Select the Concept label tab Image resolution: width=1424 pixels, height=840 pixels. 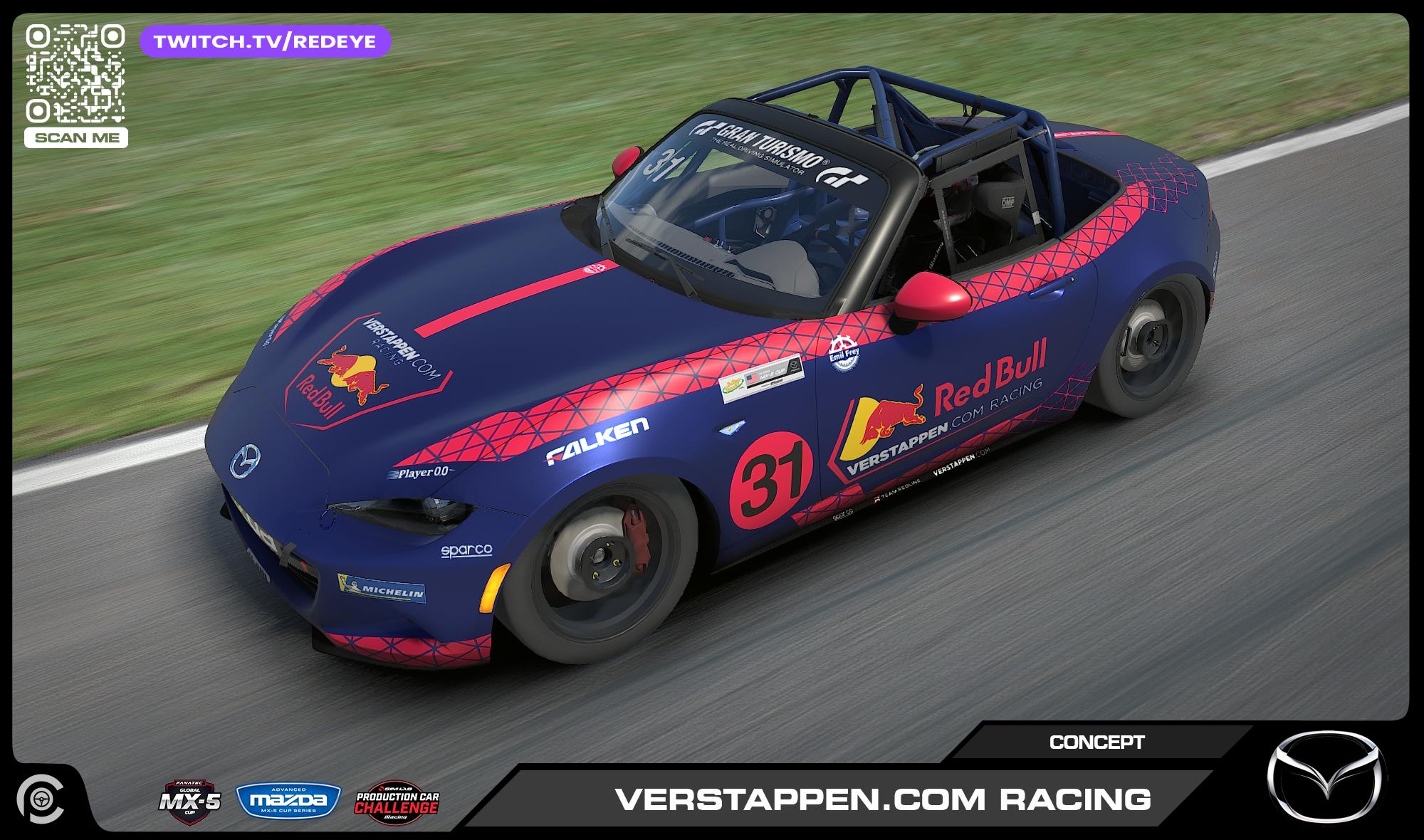pyautogui.click(x=1096, y=742)
